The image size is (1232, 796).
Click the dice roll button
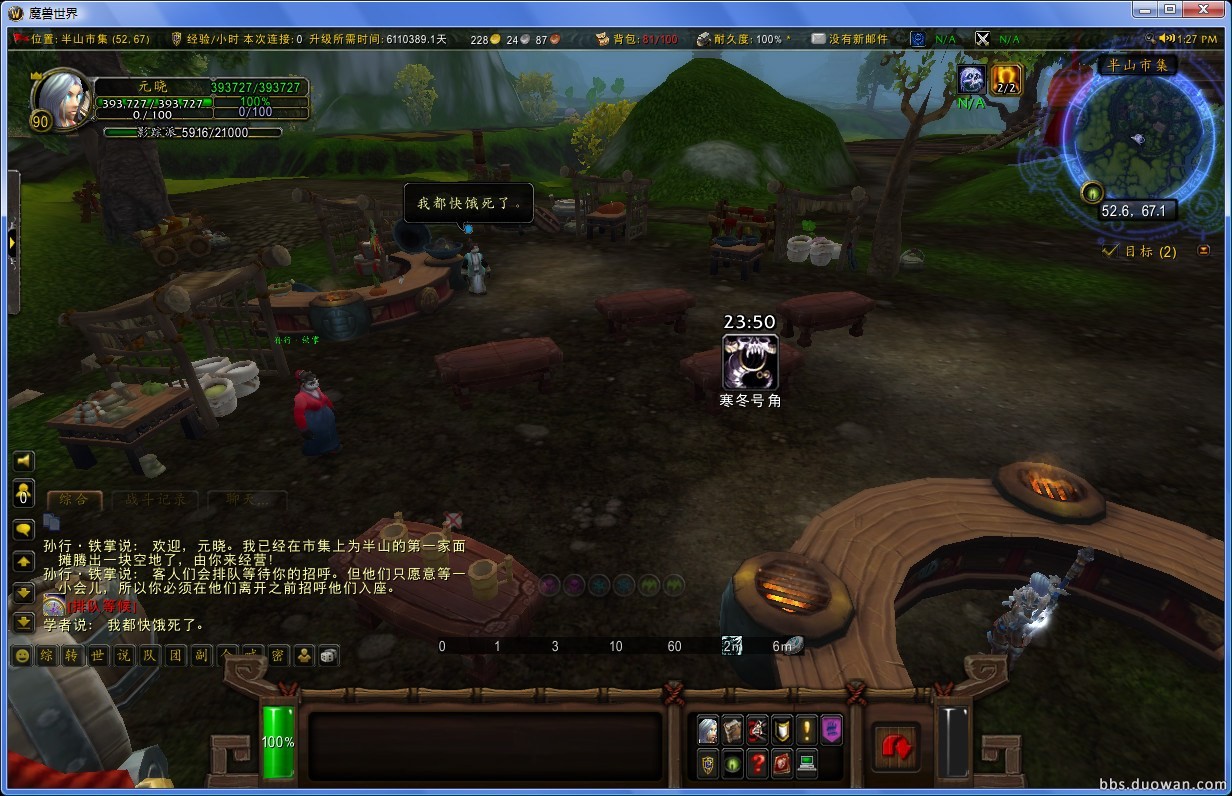click(328, 656)
